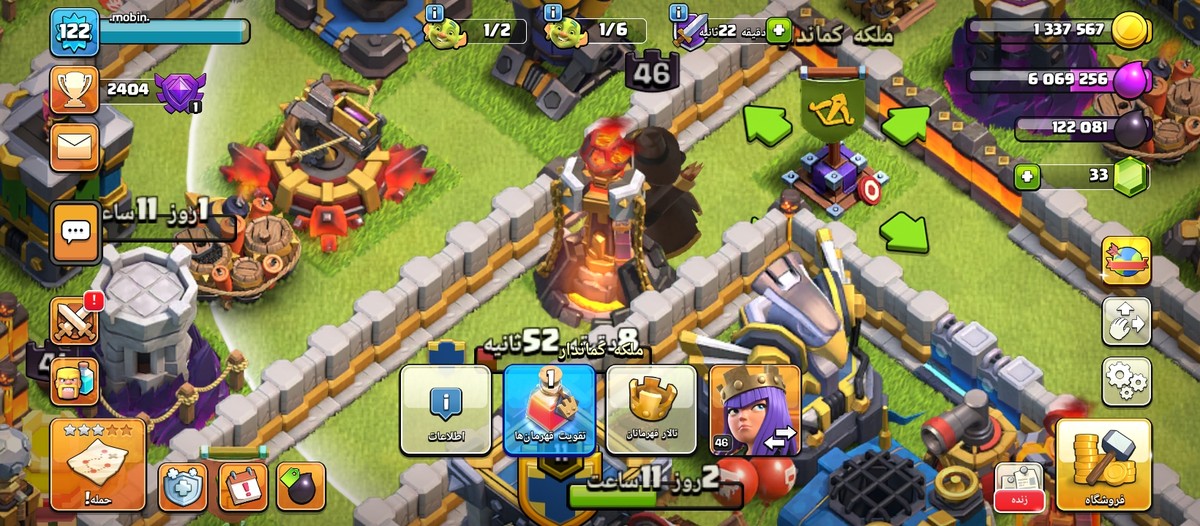Add gems with the green plus button
Viewport: 1200px width, 526px height.
(x=1025, y=178)
